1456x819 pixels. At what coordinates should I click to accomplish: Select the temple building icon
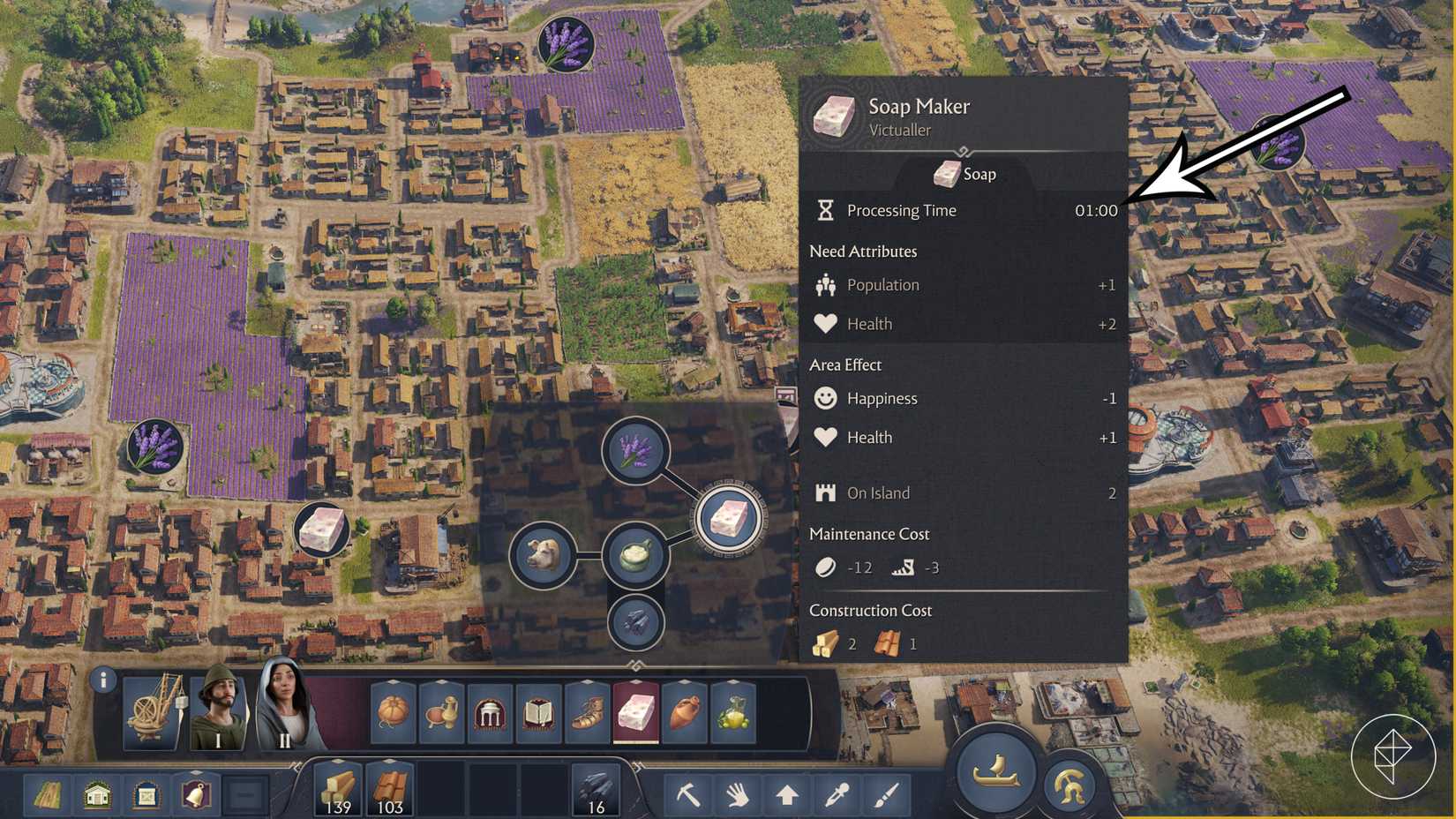[x=490, y=713]
